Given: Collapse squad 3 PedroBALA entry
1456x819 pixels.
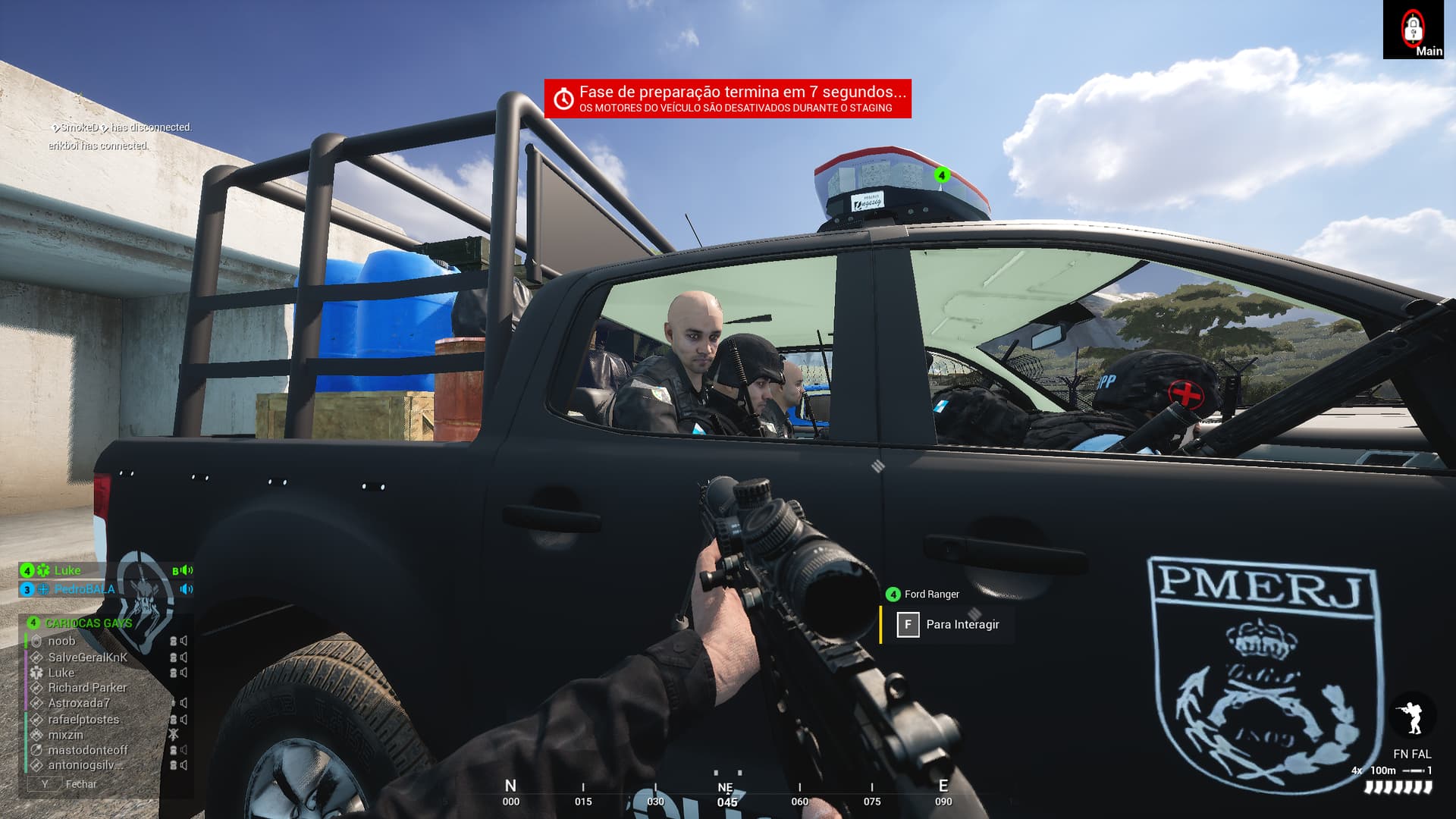Looking at the screenshot, I should [83, 590].
